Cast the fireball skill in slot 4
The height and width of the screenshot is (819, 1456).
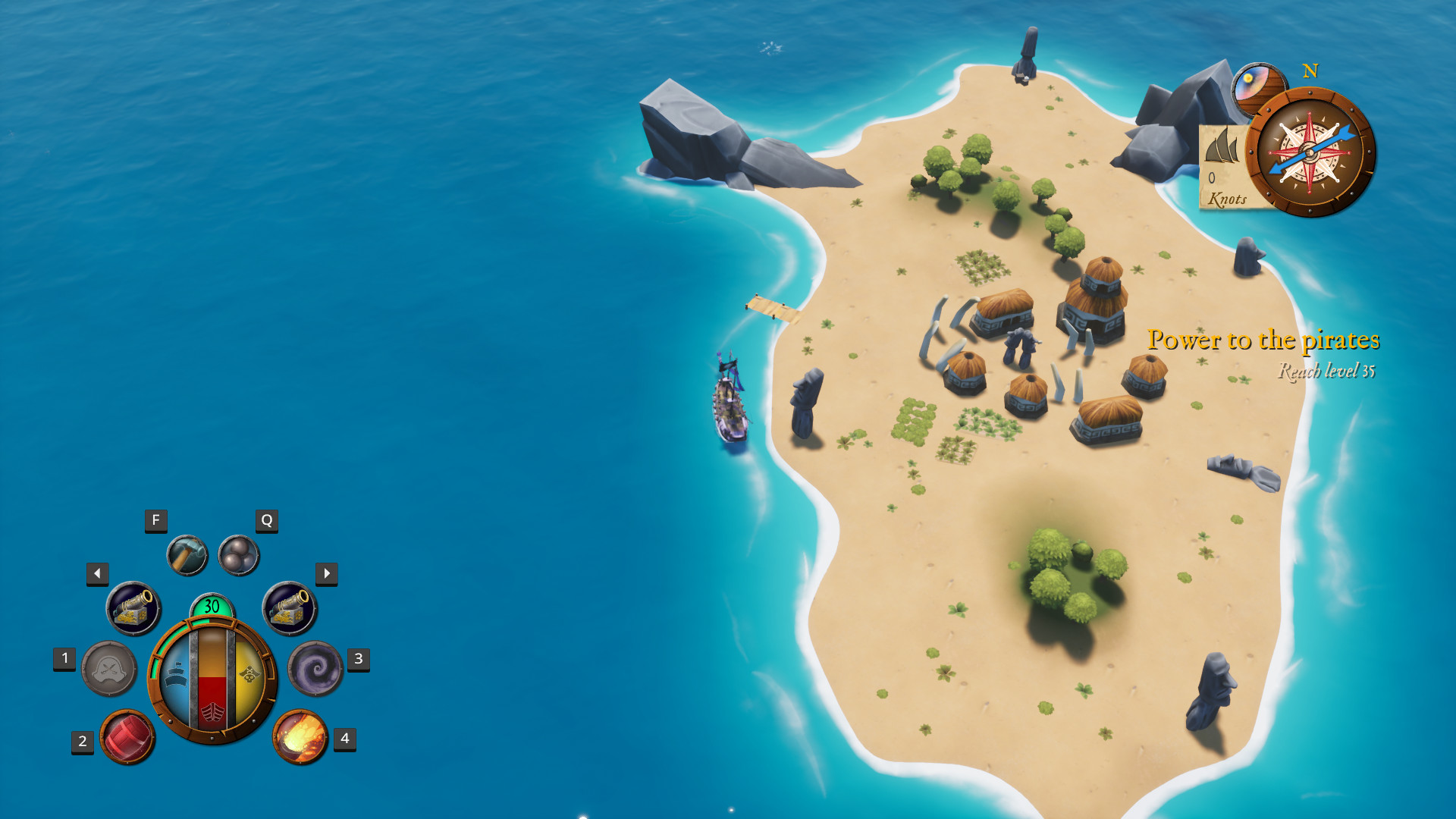(x=300, y=738)
